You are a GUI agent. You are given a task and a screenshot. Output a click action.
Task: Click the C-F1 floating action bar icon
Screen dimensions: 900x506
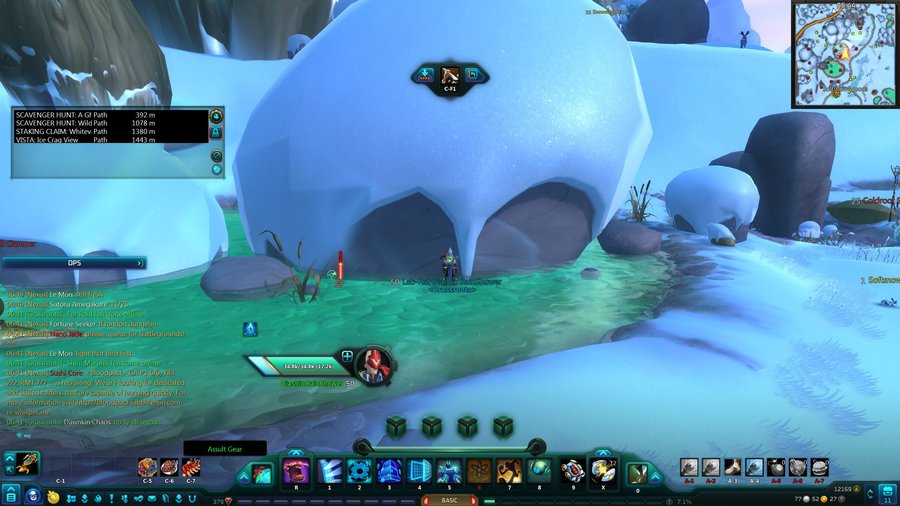pos(450,74)
